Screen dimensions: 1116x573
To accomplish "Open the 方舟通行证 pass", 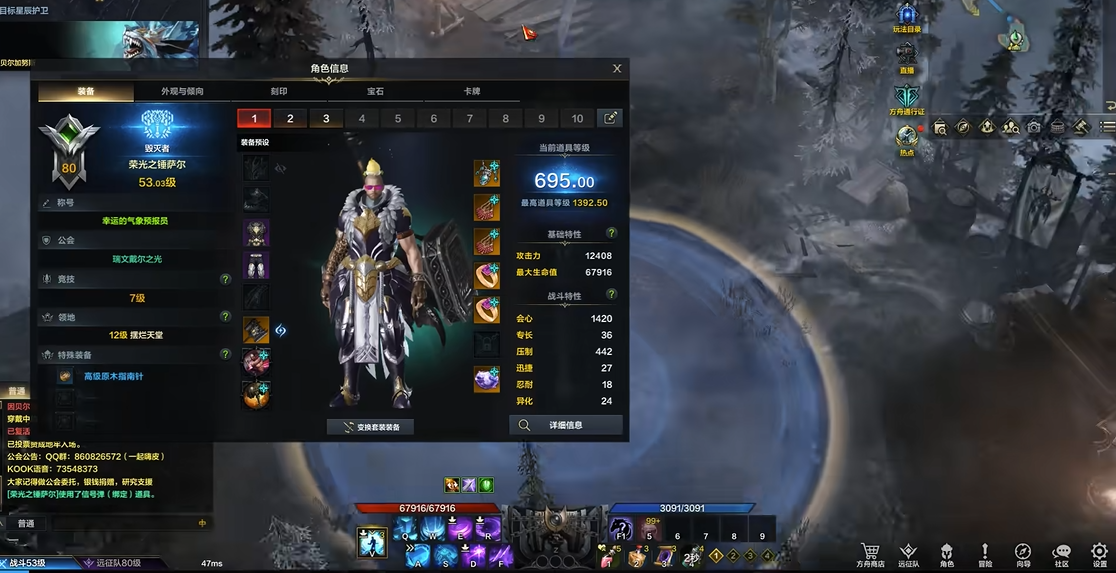I will pos(907,100).
